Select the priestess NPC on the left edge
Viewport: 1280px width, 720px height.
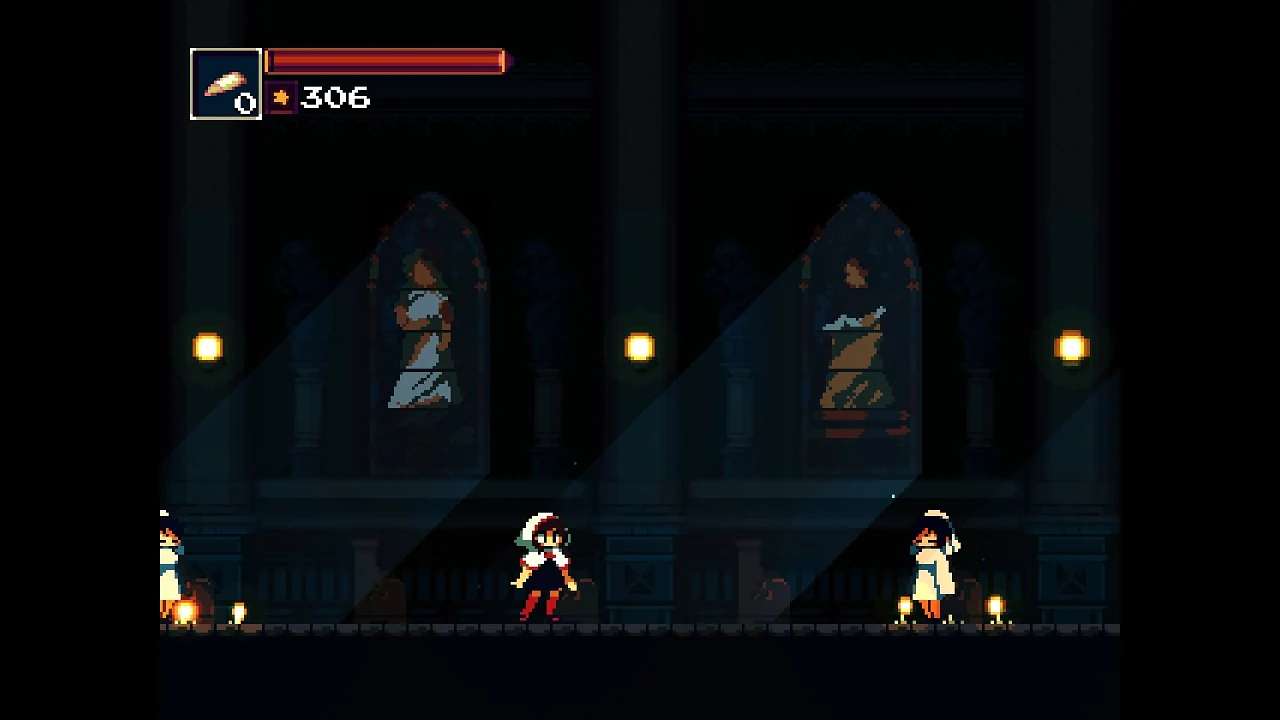click(x=170, y=560)
